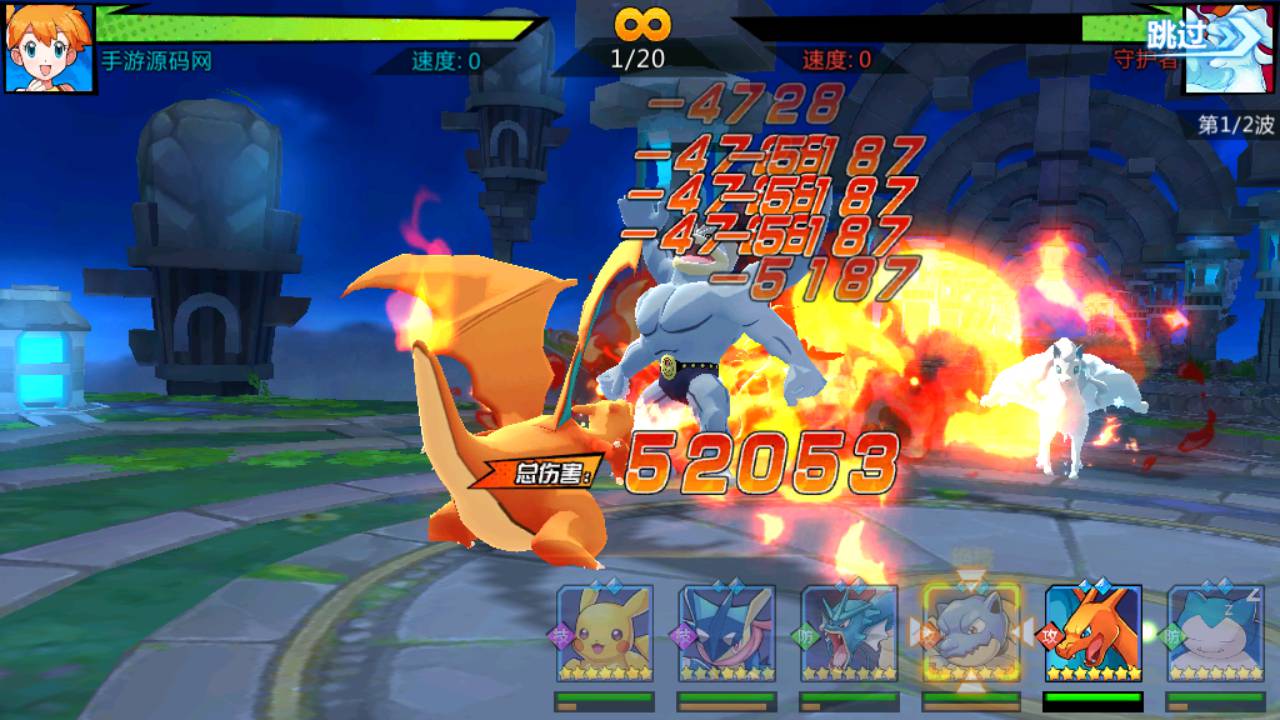The height and width of the screenshot is (720, 1280).
Task: Pick the highlighted Blastoise portrait
Action: (970, 634)
